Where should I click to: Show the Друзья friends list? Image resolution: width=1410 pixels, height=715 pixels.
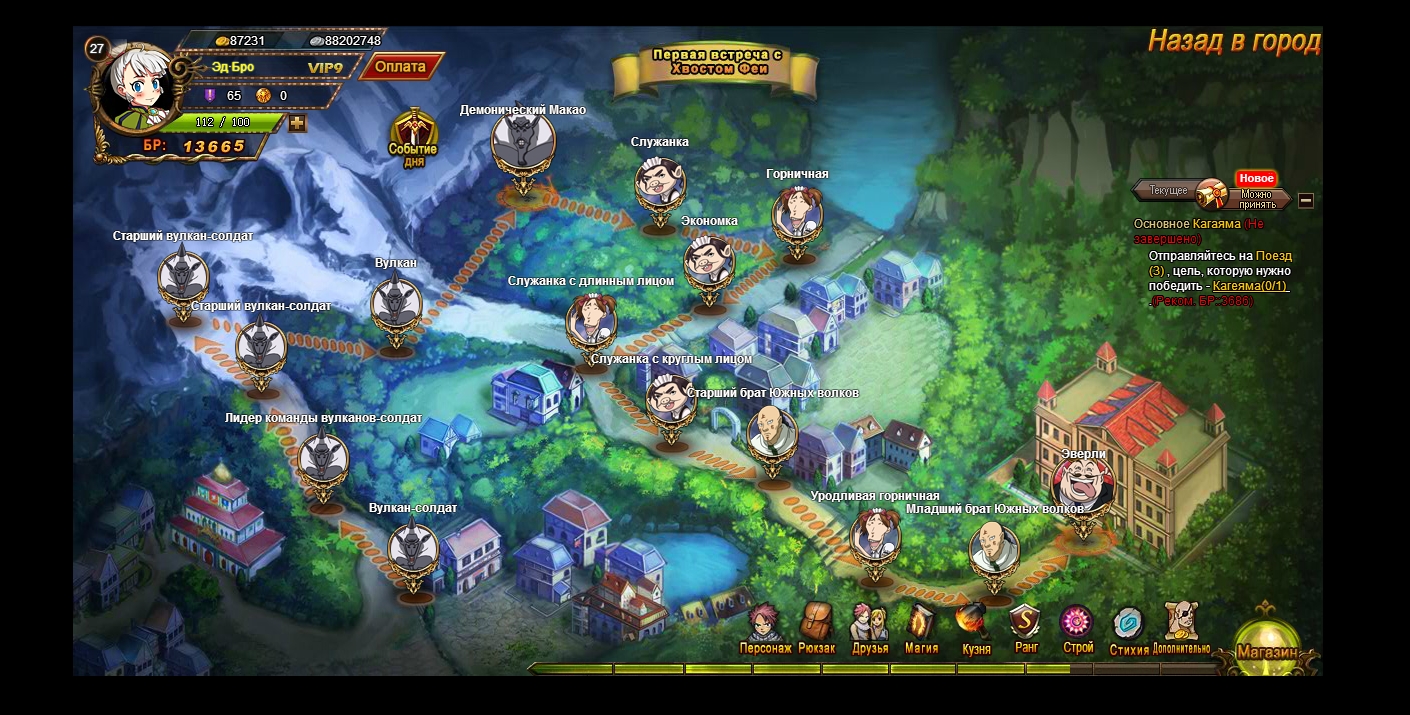click(869, 629)
